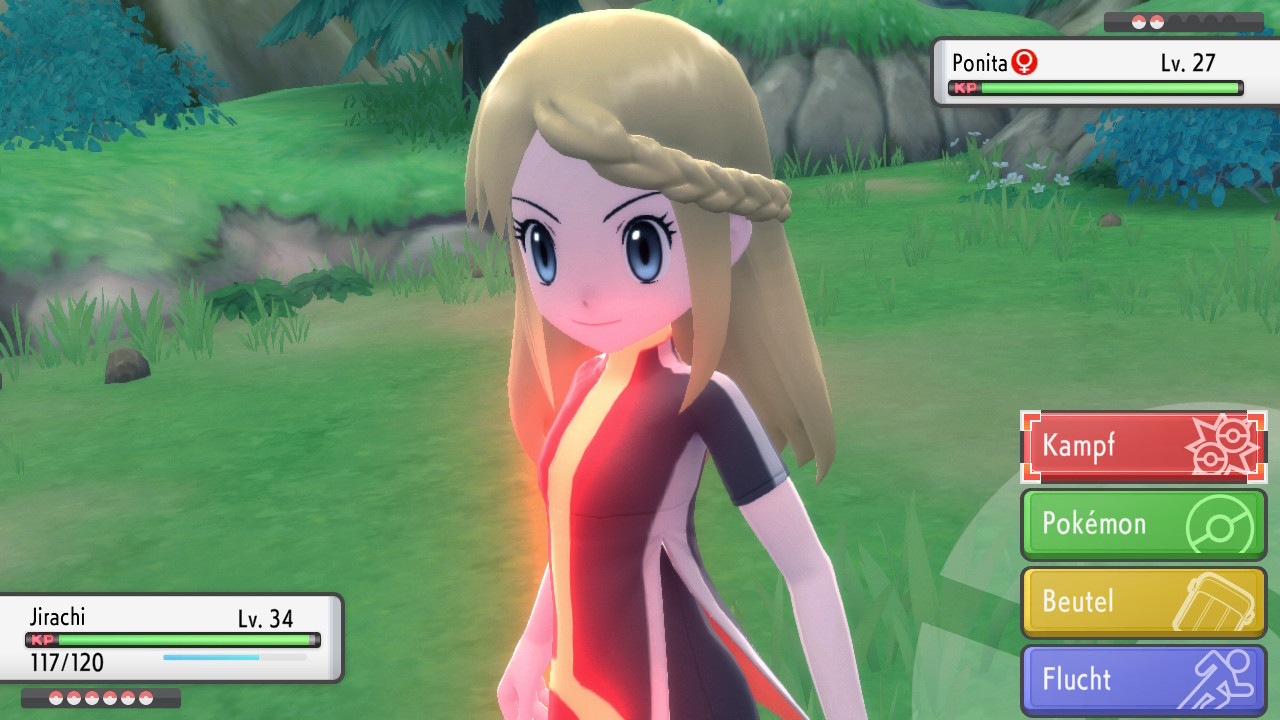Select the red Kampf battle option

1143,446
